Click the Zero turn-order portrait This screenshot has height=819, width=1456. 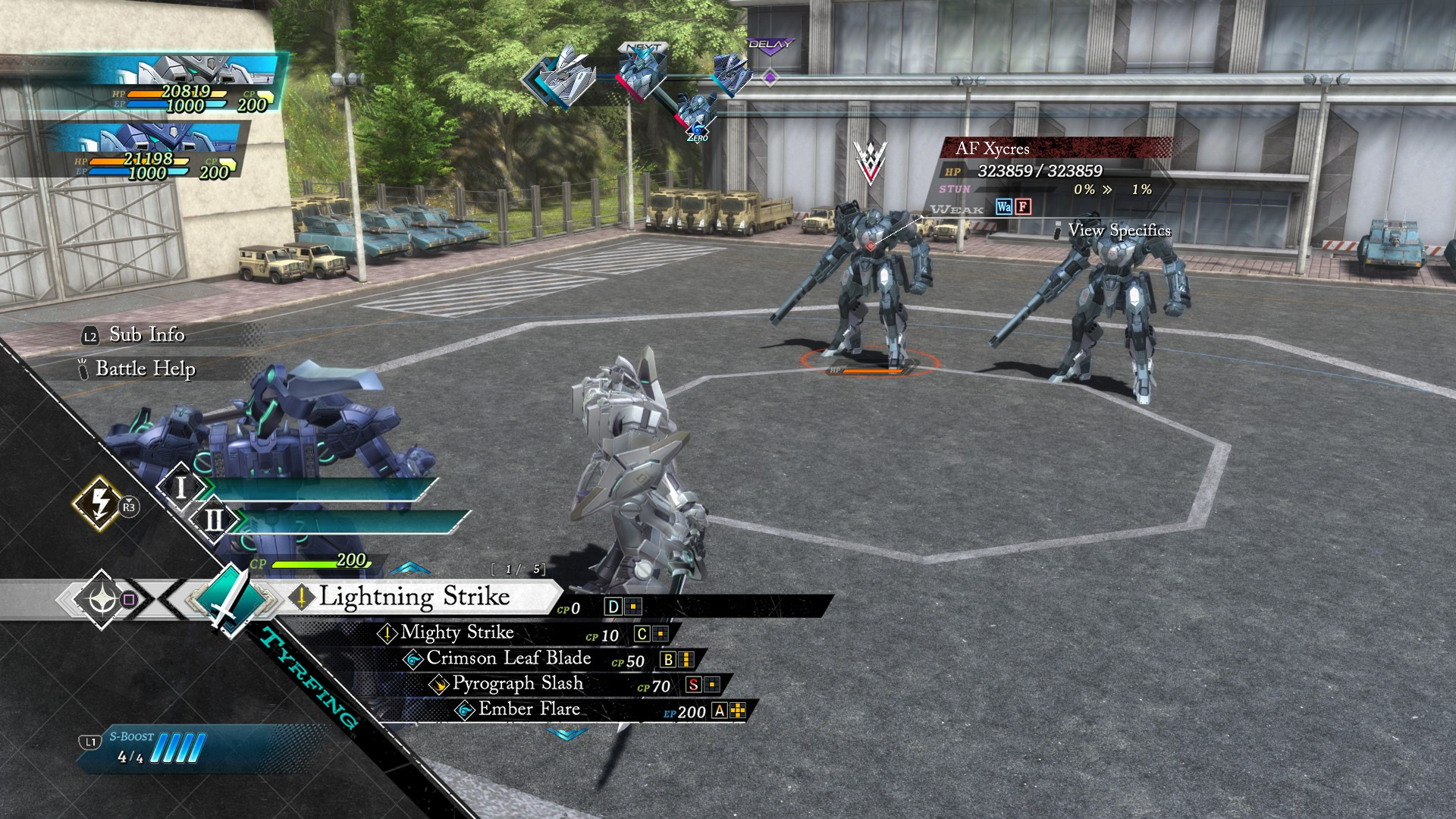(x=695, y=115)
